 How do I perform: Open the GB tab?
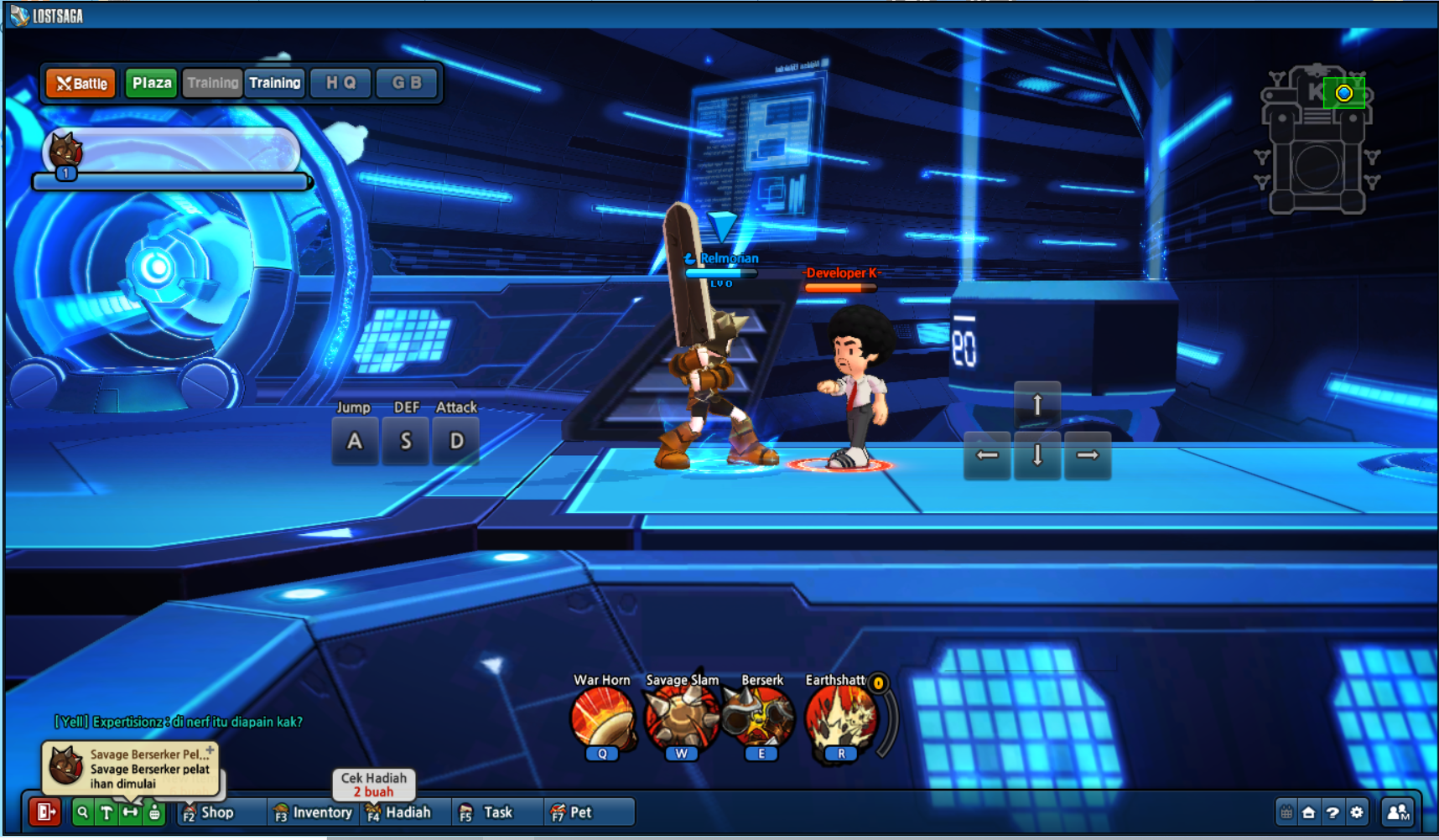coord(407,83)
